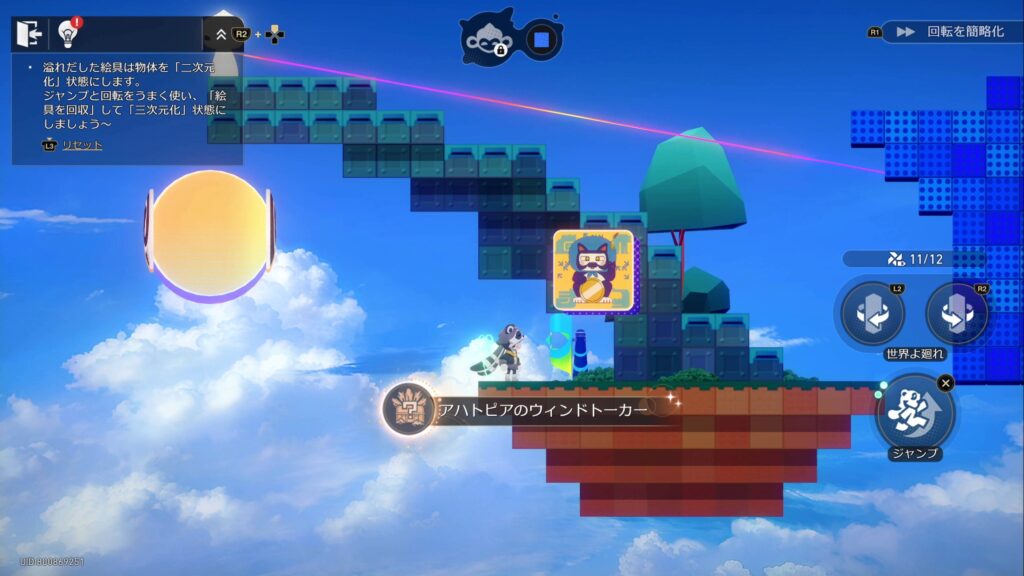The width and height of the screenshot is (1024, 576).
Task: Click the リセット reset link
Action: (82, 145)
